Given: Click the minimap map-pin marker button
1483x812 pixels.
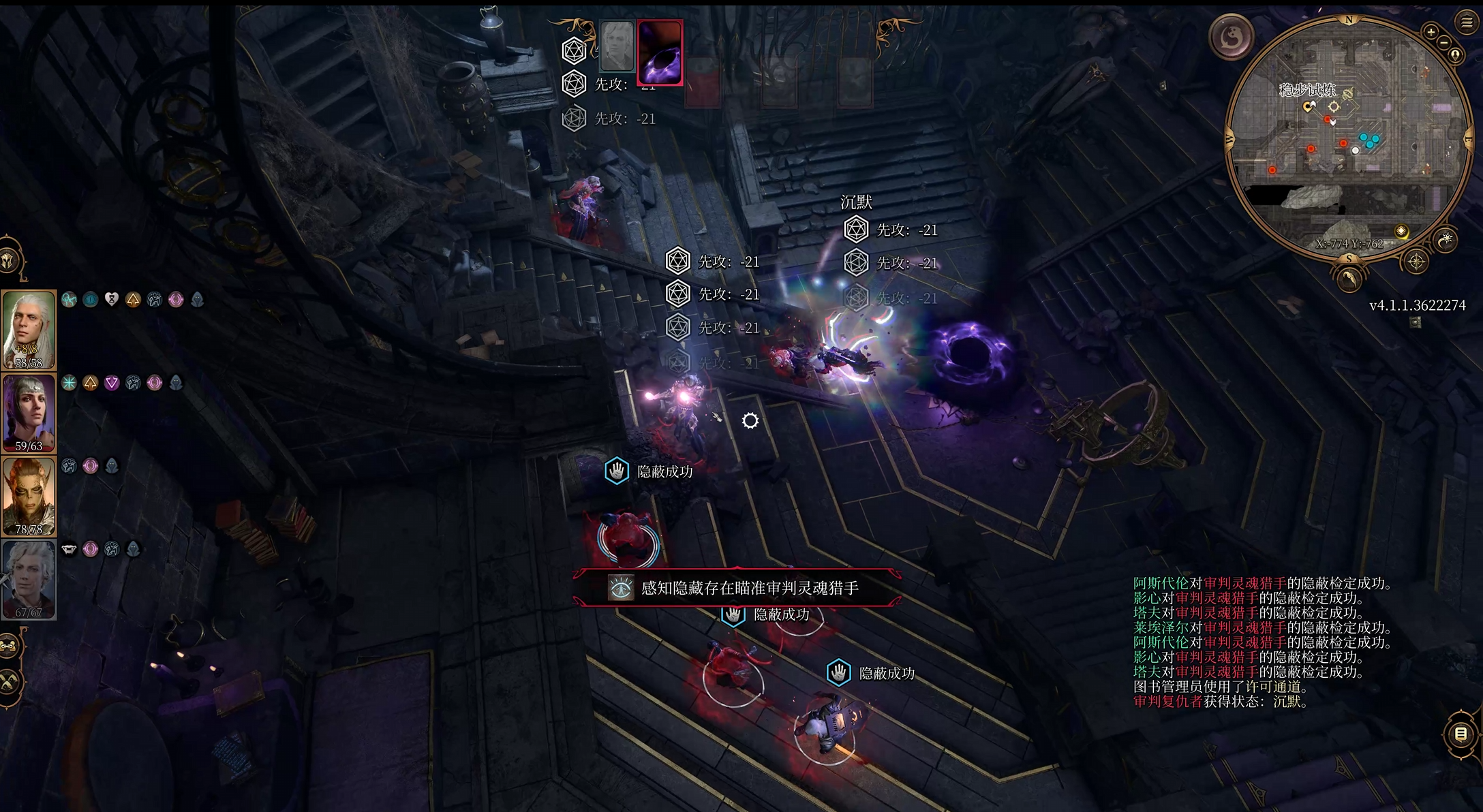Looking at the screenshot, I should click(1455, 54).
